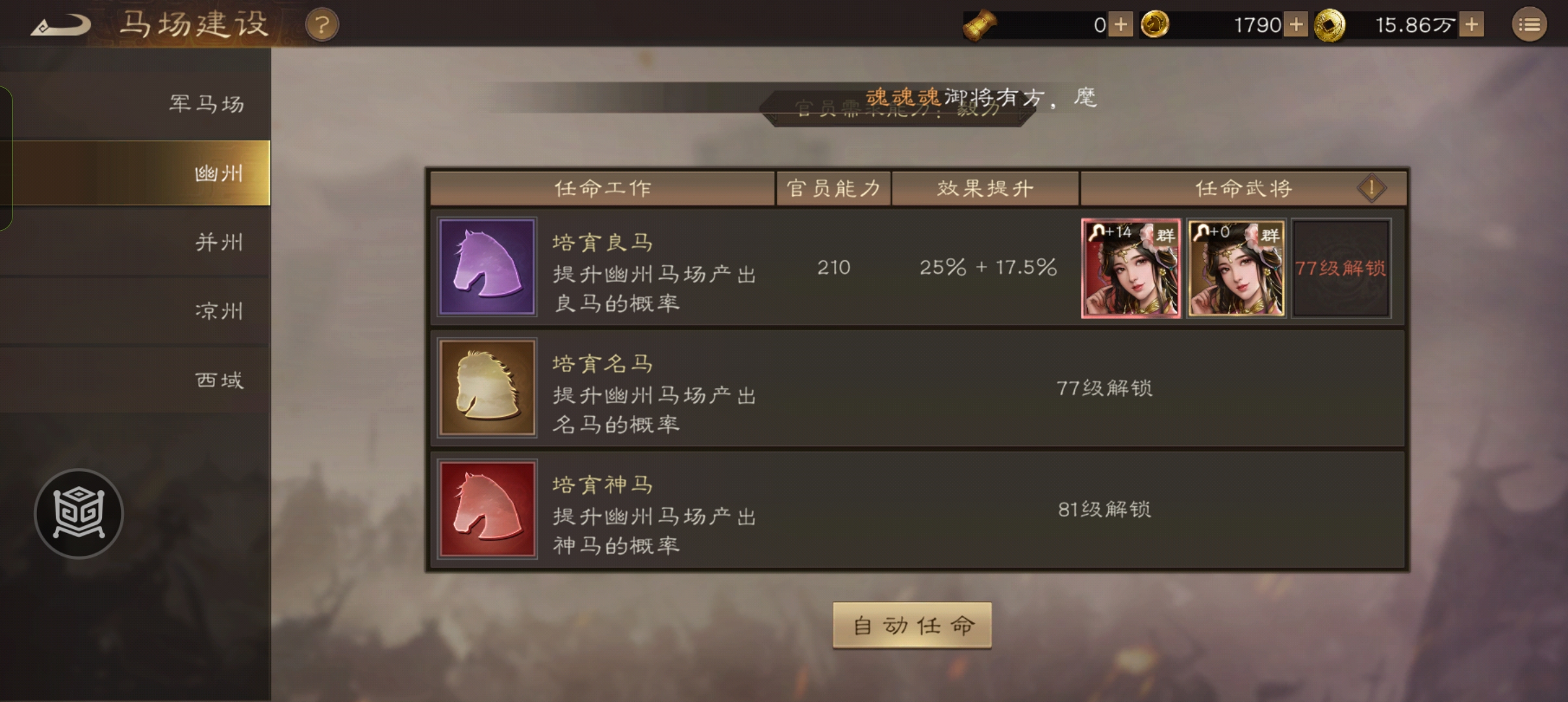Image resolution: width=1568 pixels, height=702 pixels.
Task: Select the 幽州 tab in the sidebar
Action: 218,172
